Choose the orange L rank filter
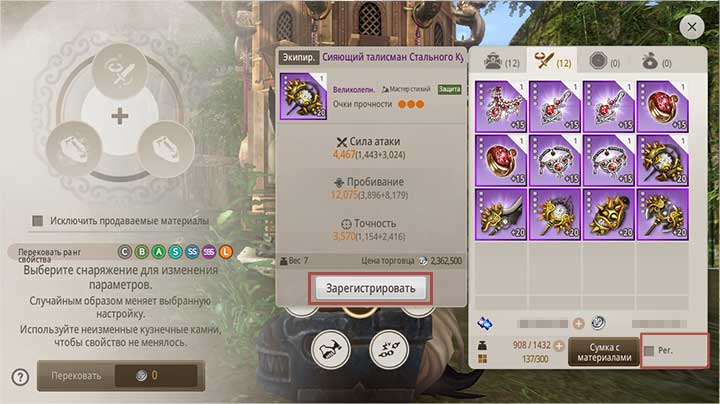 click(x=226, y=252)
